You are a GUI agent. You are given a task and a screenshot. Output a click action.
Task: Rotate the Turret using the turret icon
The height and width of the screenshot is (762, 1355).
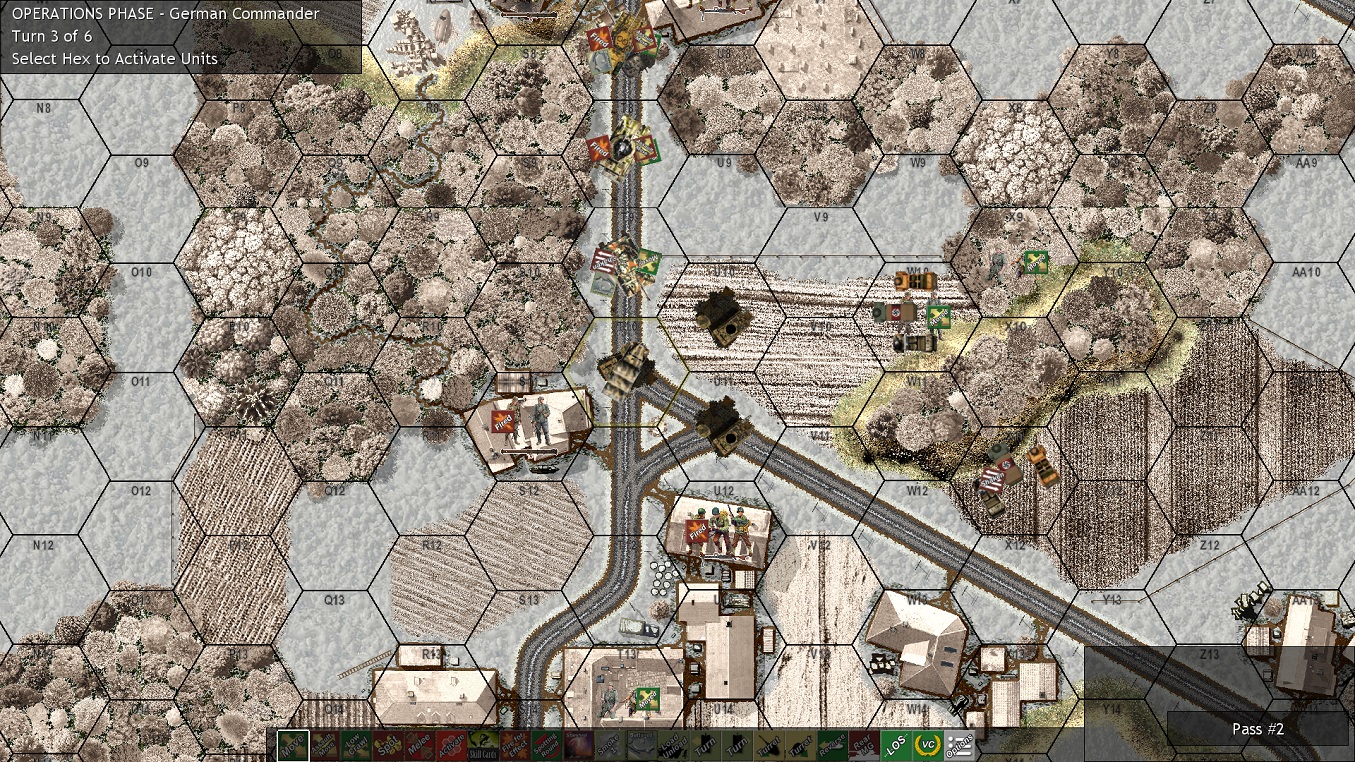click(769, 745)
